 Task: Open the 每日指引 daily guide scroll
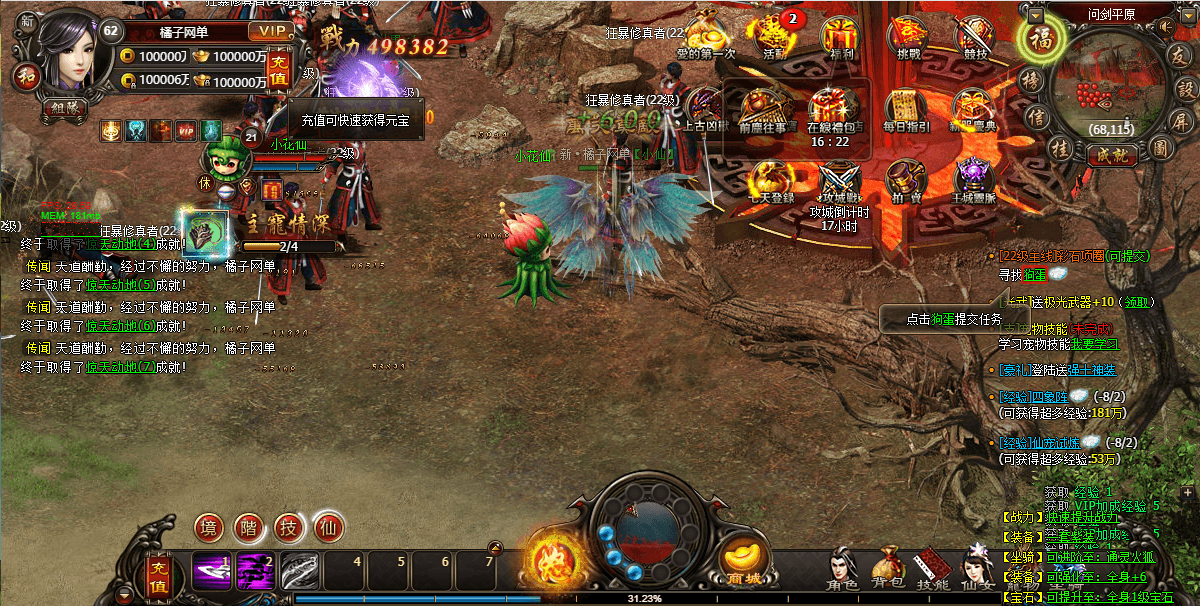tap(906, 109)
